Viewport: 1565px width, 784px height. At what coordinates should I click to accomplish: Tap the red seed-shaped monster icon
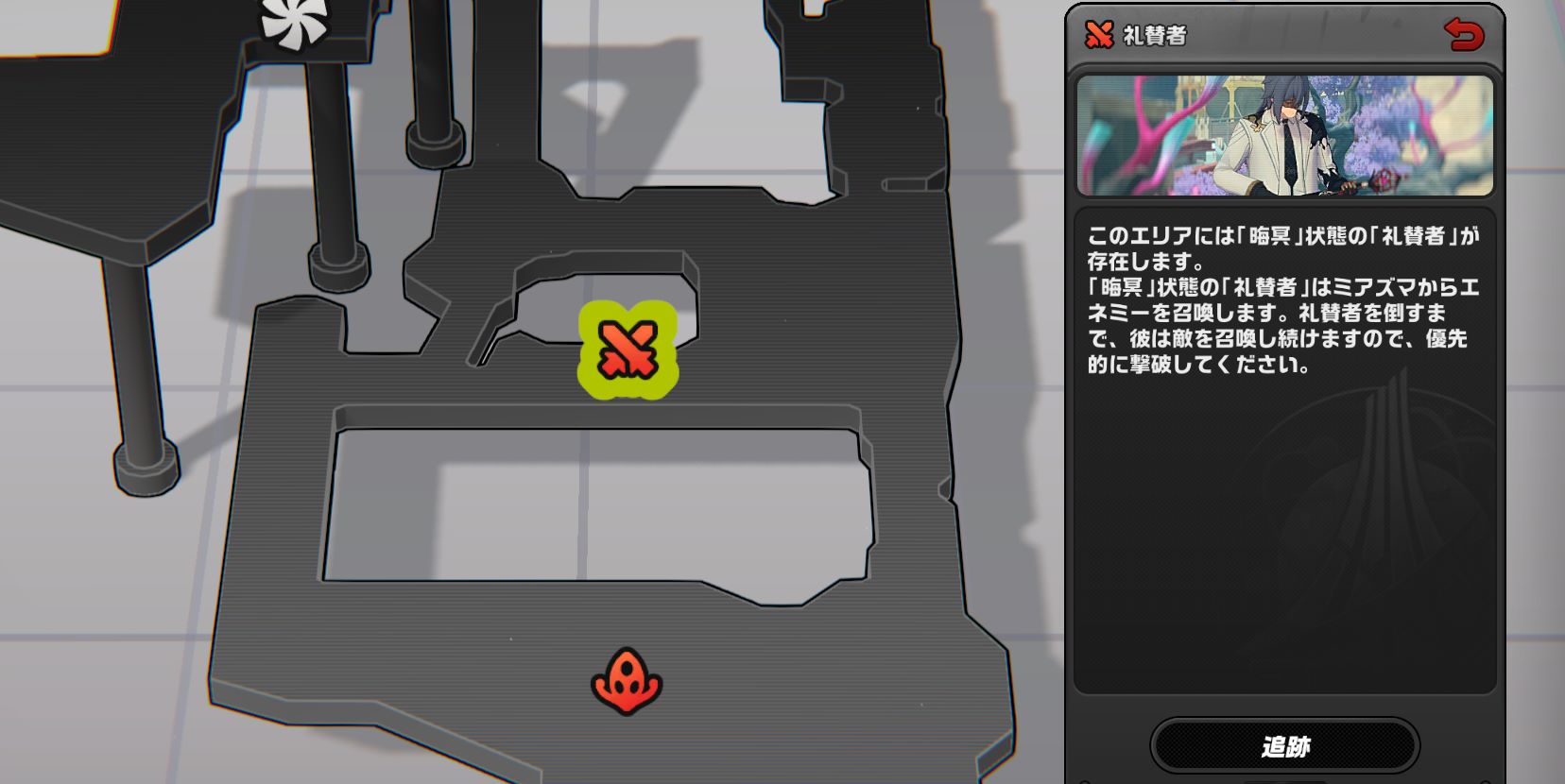pos(628,678)
